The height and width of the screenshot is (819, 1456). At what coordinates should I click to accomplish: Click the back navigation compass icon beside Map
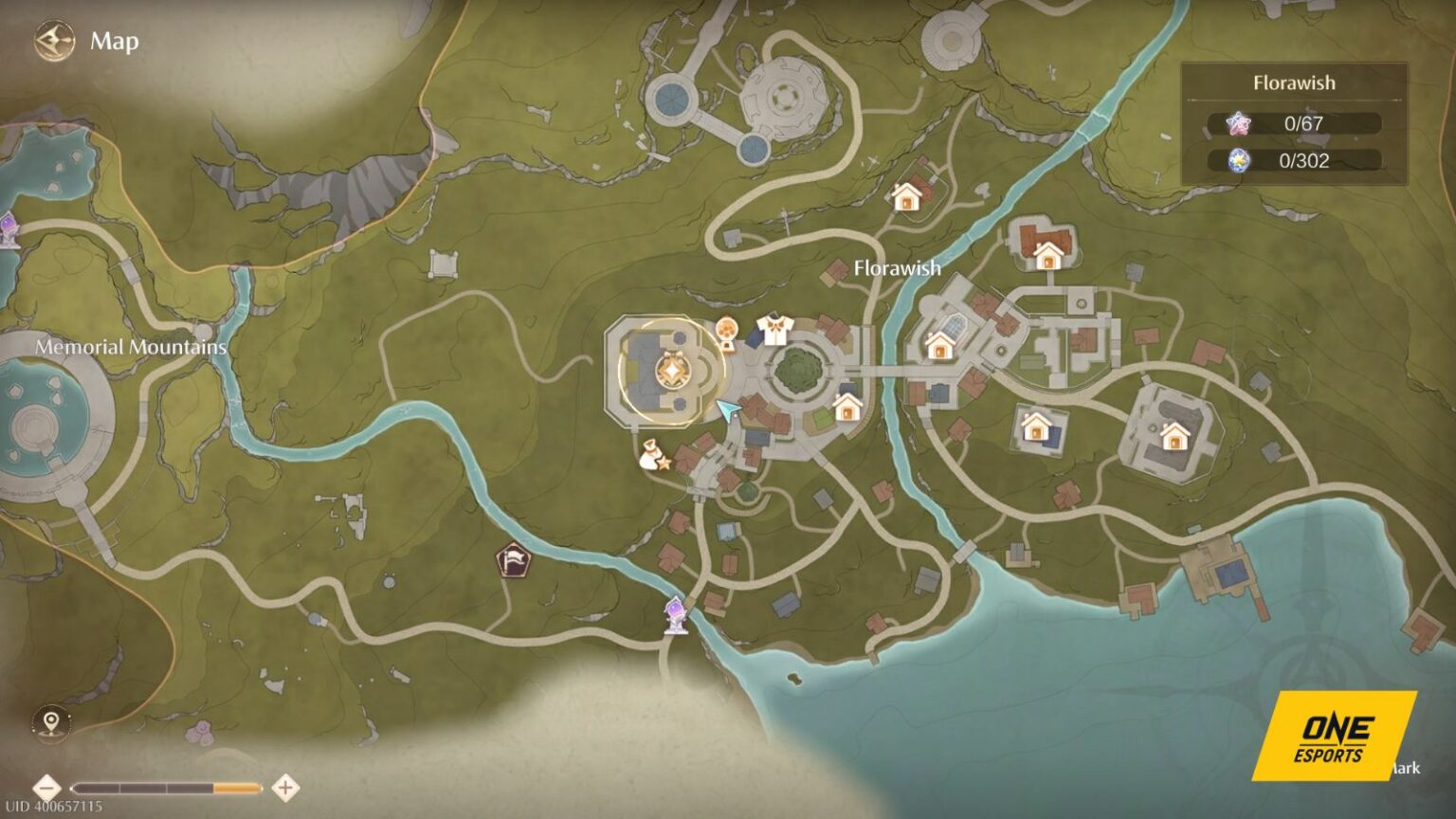[x=53, y=40]
